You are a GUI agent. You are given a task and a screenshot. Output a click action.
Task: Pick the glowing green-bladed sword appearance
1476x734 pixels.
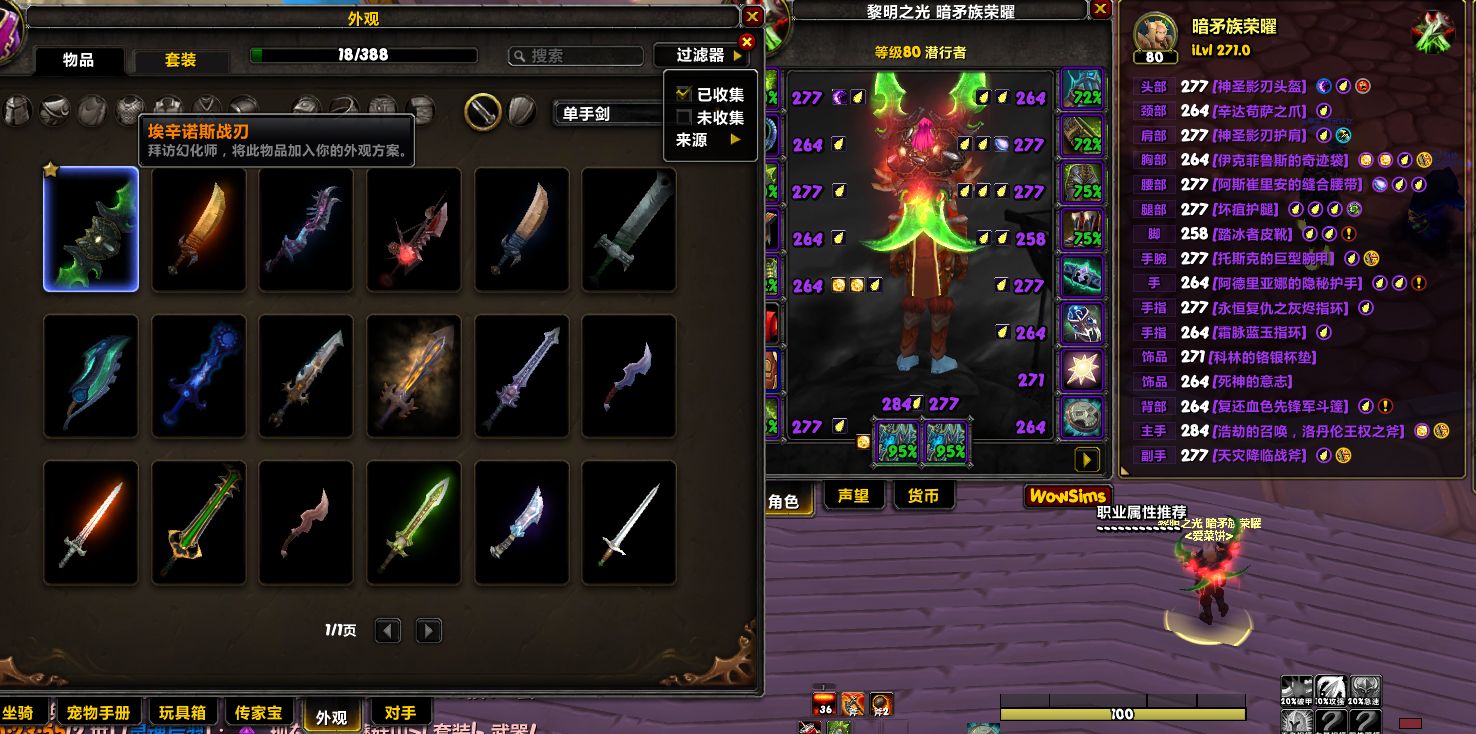(x=414, y=522)
